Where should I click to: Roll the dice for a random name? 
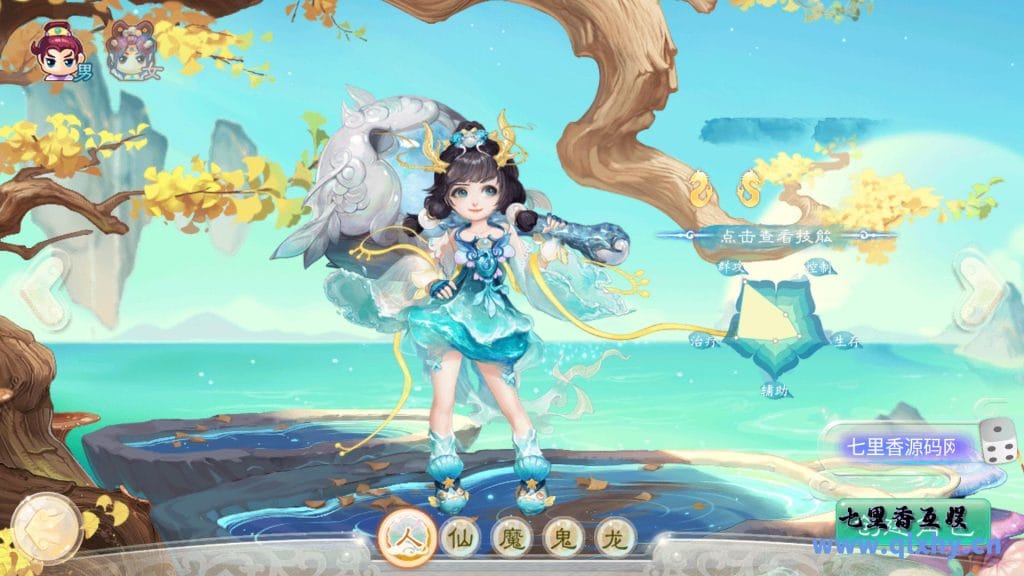pos(996,442)
